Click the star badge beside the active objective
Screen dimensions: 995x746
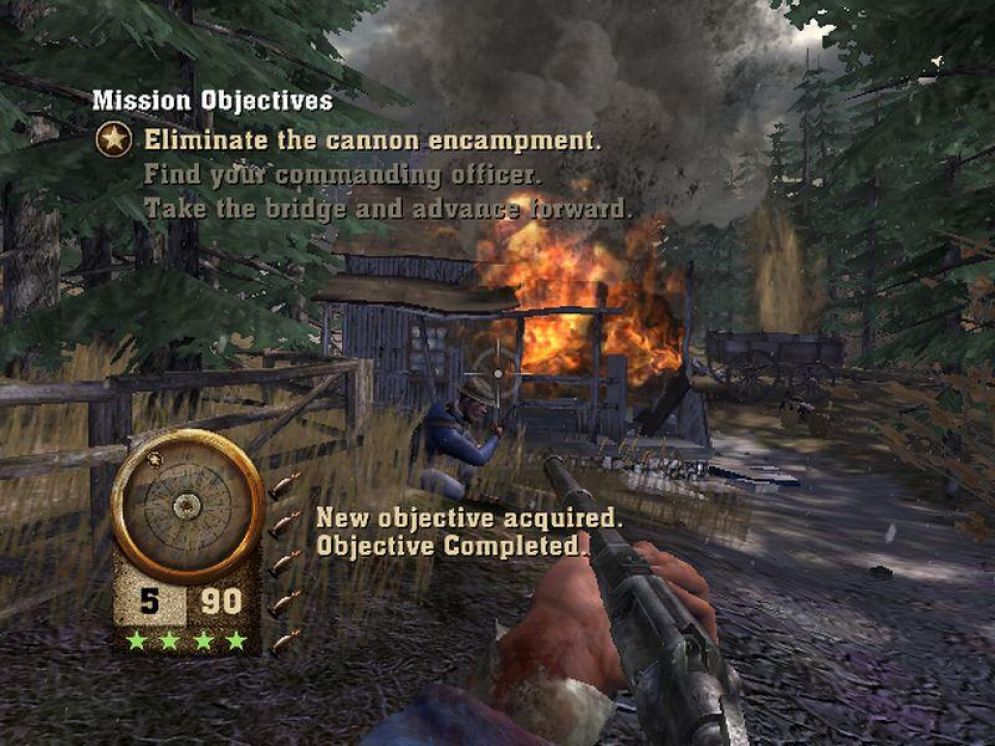[x=113, y=140]
